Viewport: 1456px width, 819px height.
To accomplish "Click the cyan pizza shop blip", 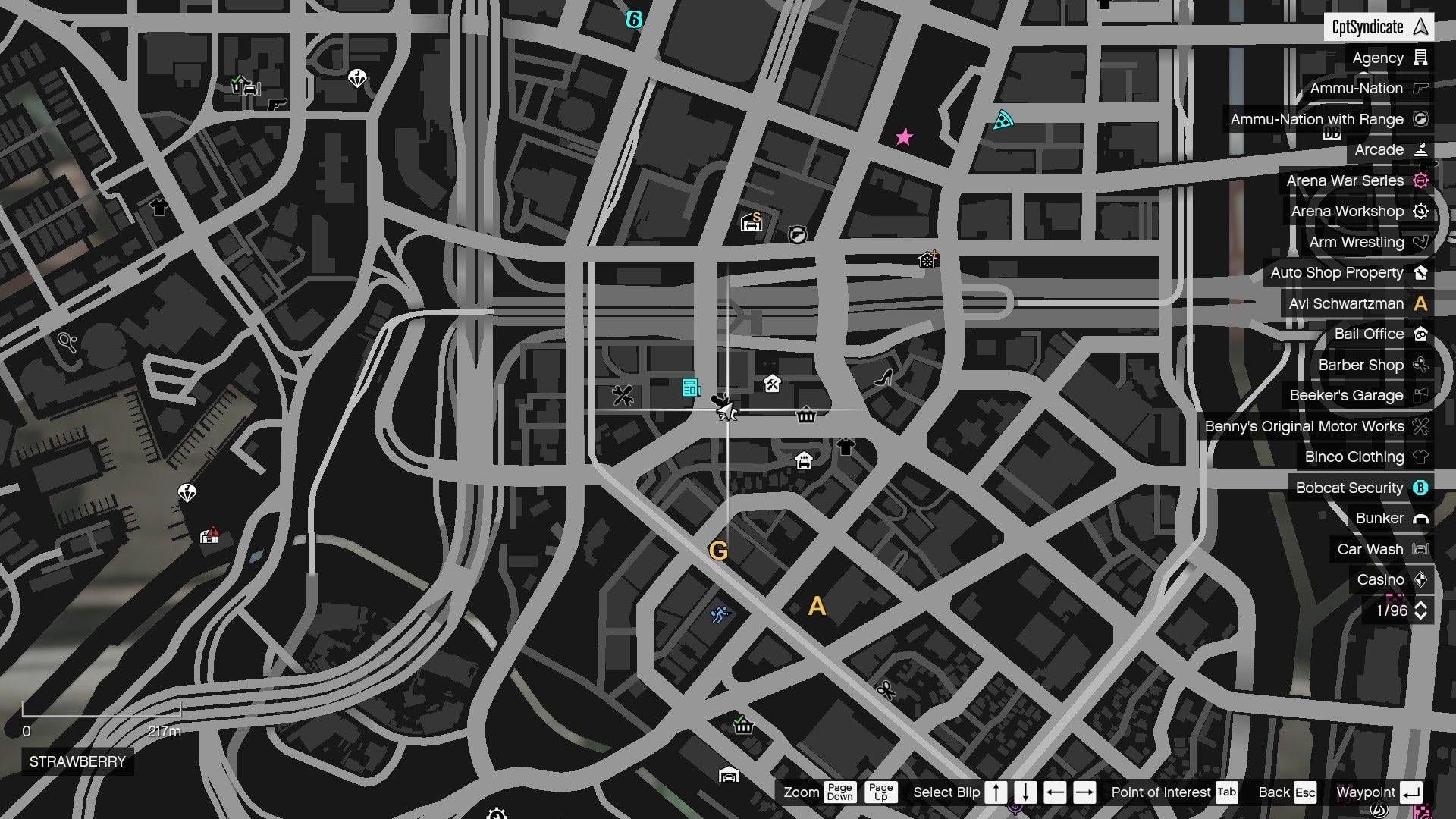I will click(1003, 119).
